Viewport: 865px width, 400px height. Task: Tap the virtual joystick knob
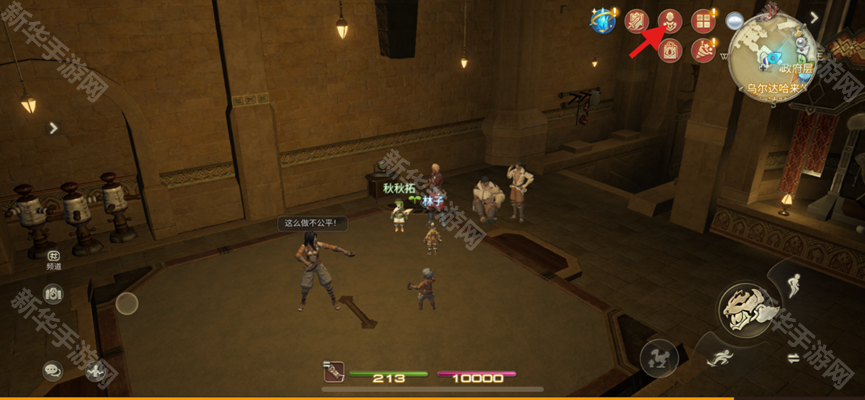coord(127,303)
